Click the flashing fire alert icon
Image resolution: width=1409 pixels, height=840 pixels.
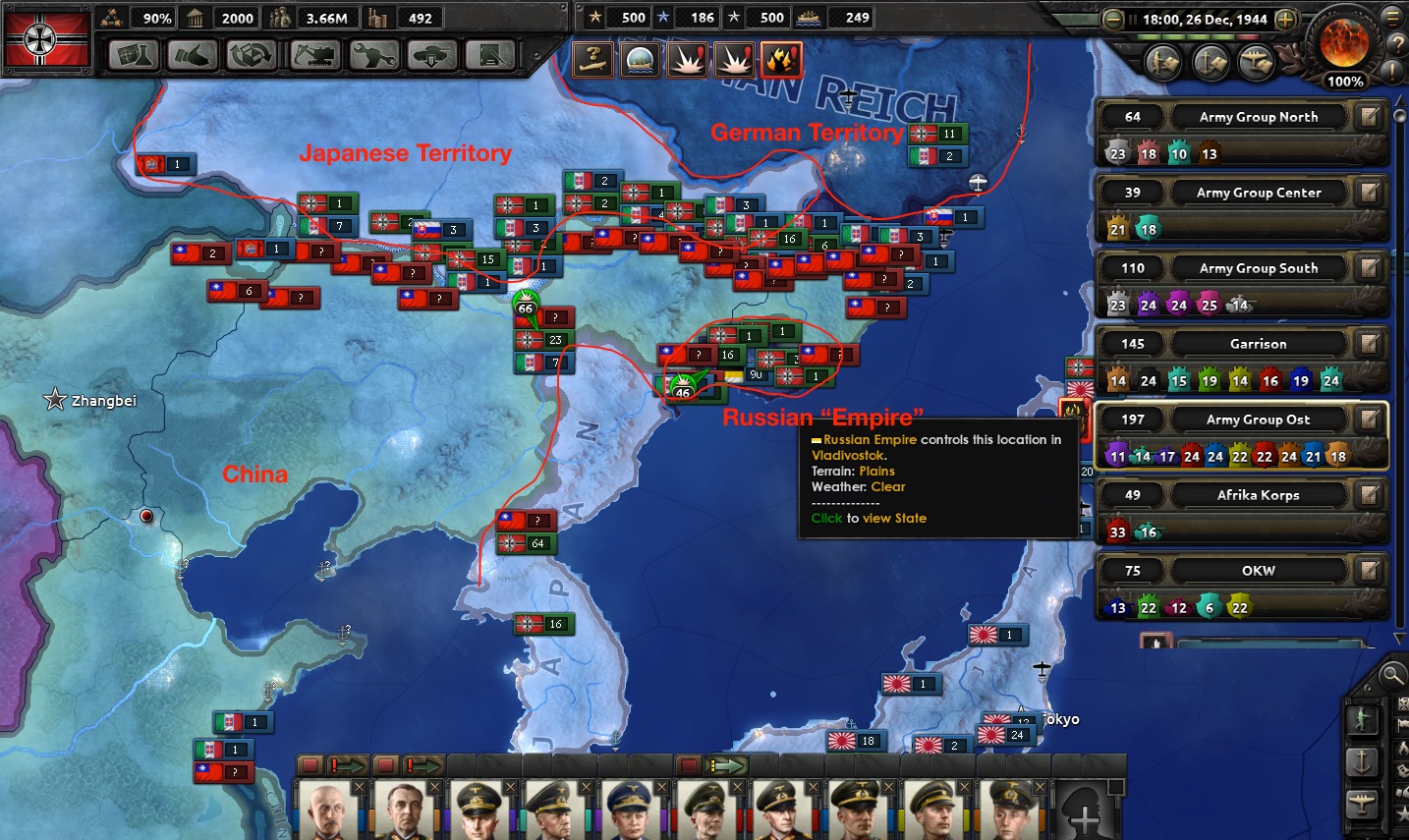click(782, 61)
